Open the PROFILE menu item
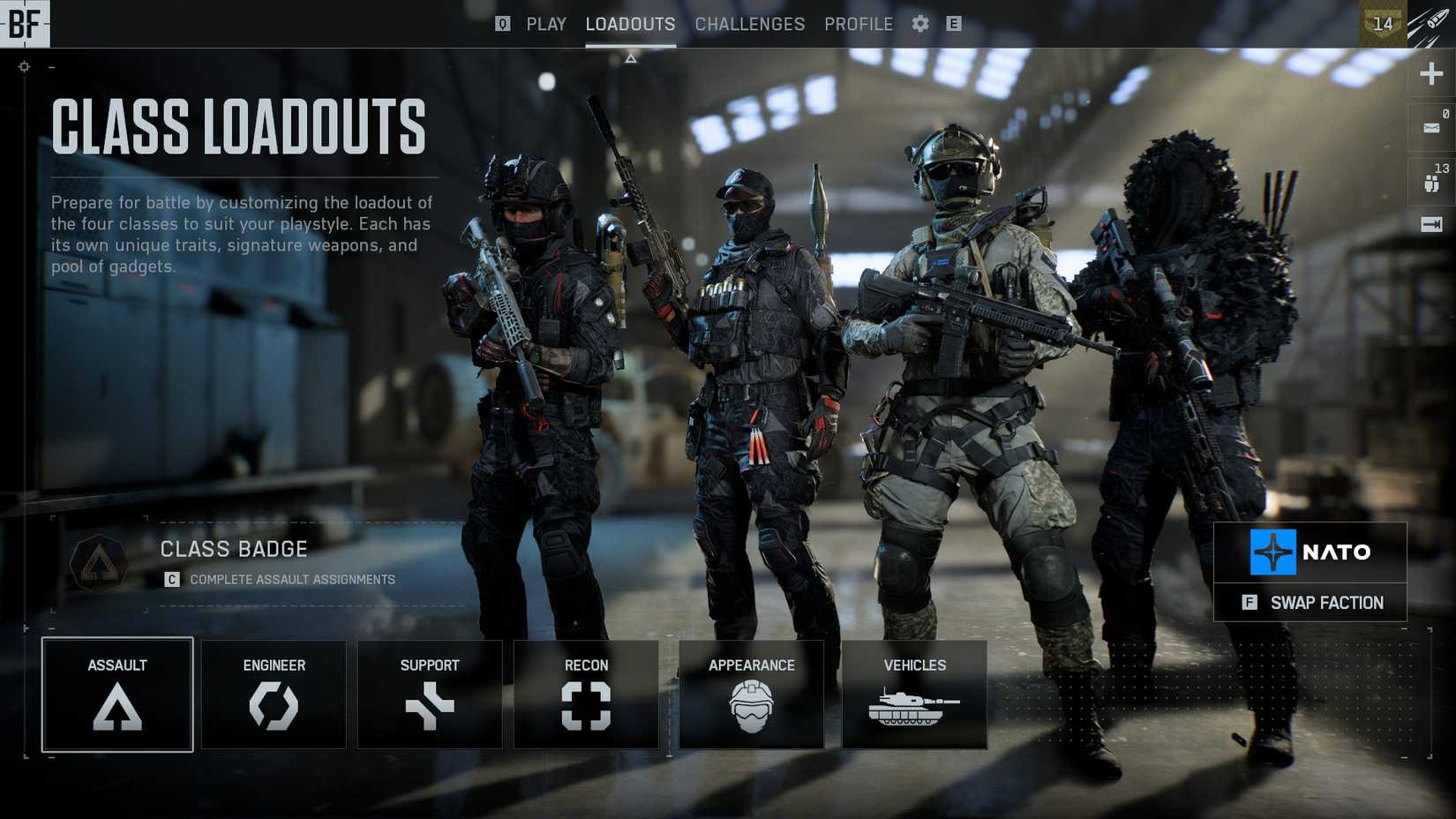 point(859,24)
